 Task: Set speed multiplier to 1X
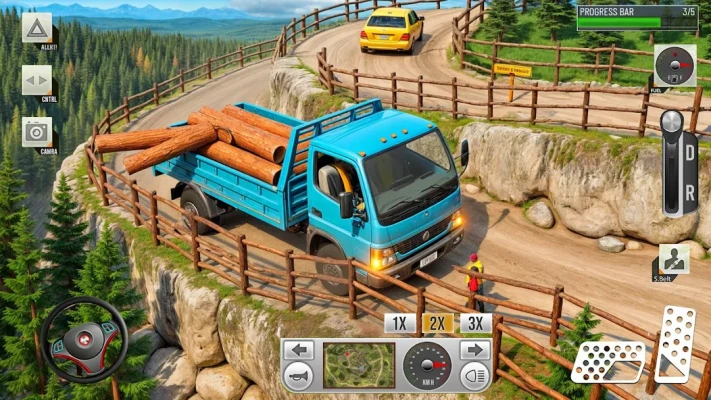[399, 323]
